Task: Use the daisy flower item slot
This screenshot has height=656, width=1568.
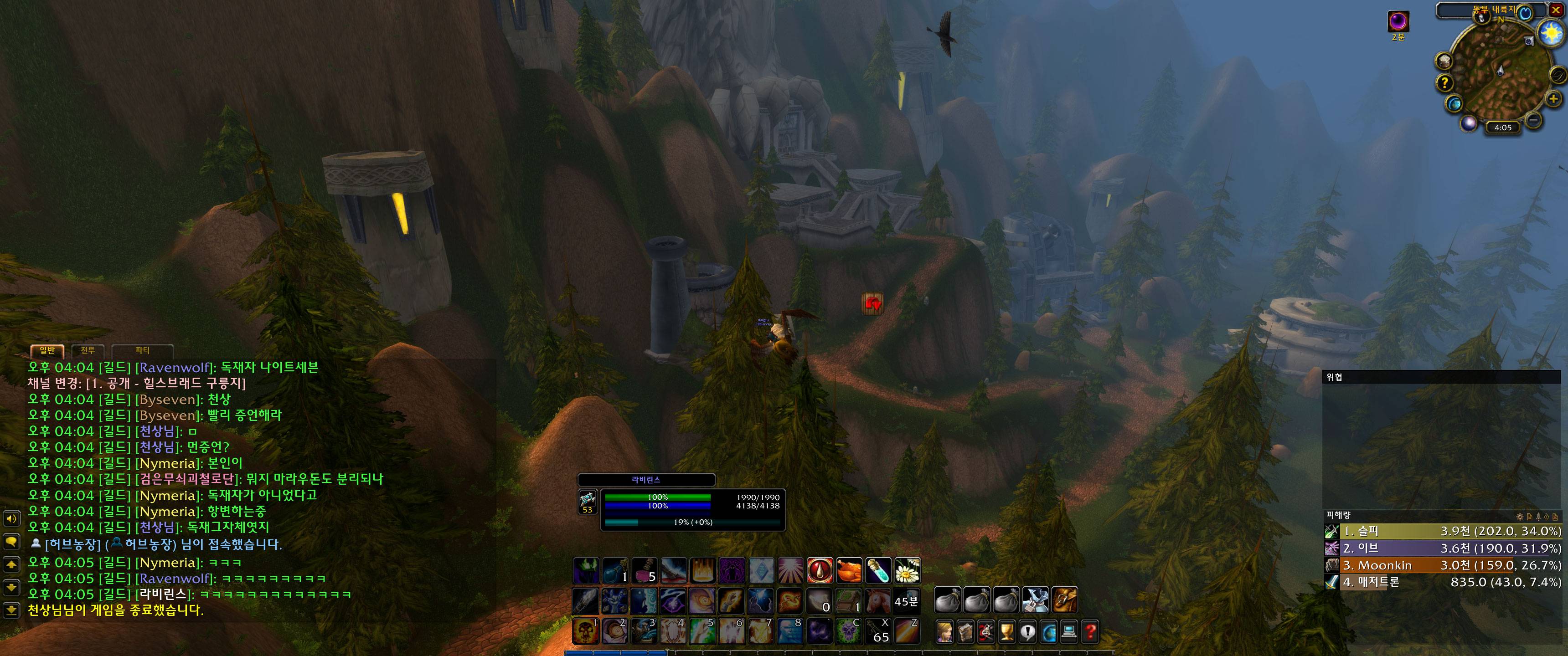Action: tap(907, 571)
